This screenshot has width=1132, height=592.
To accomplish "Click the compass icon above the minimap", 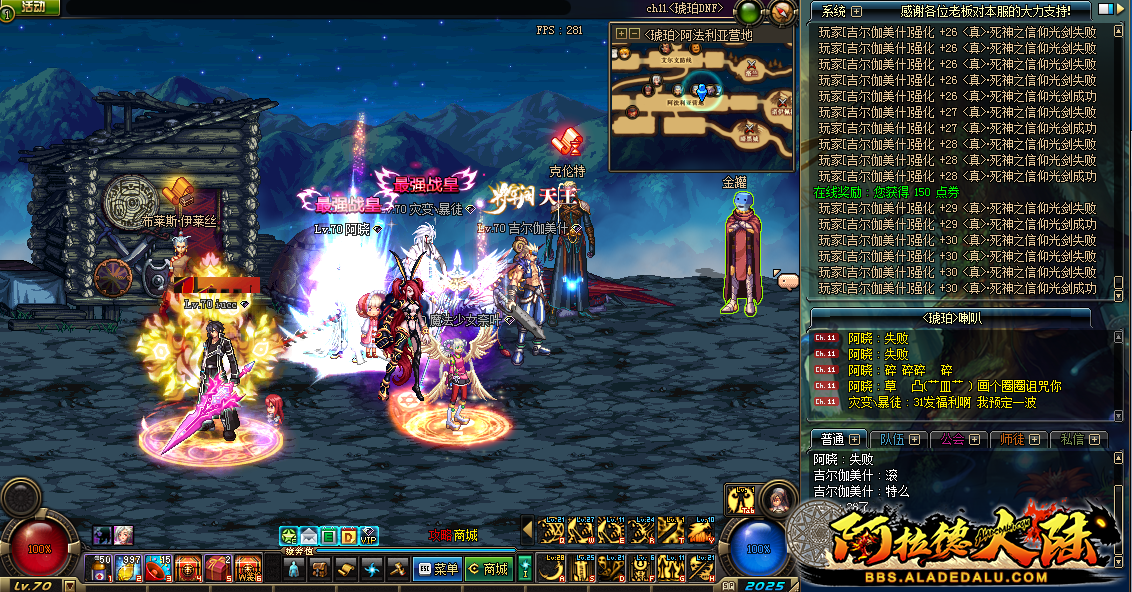I will (782, 13).
